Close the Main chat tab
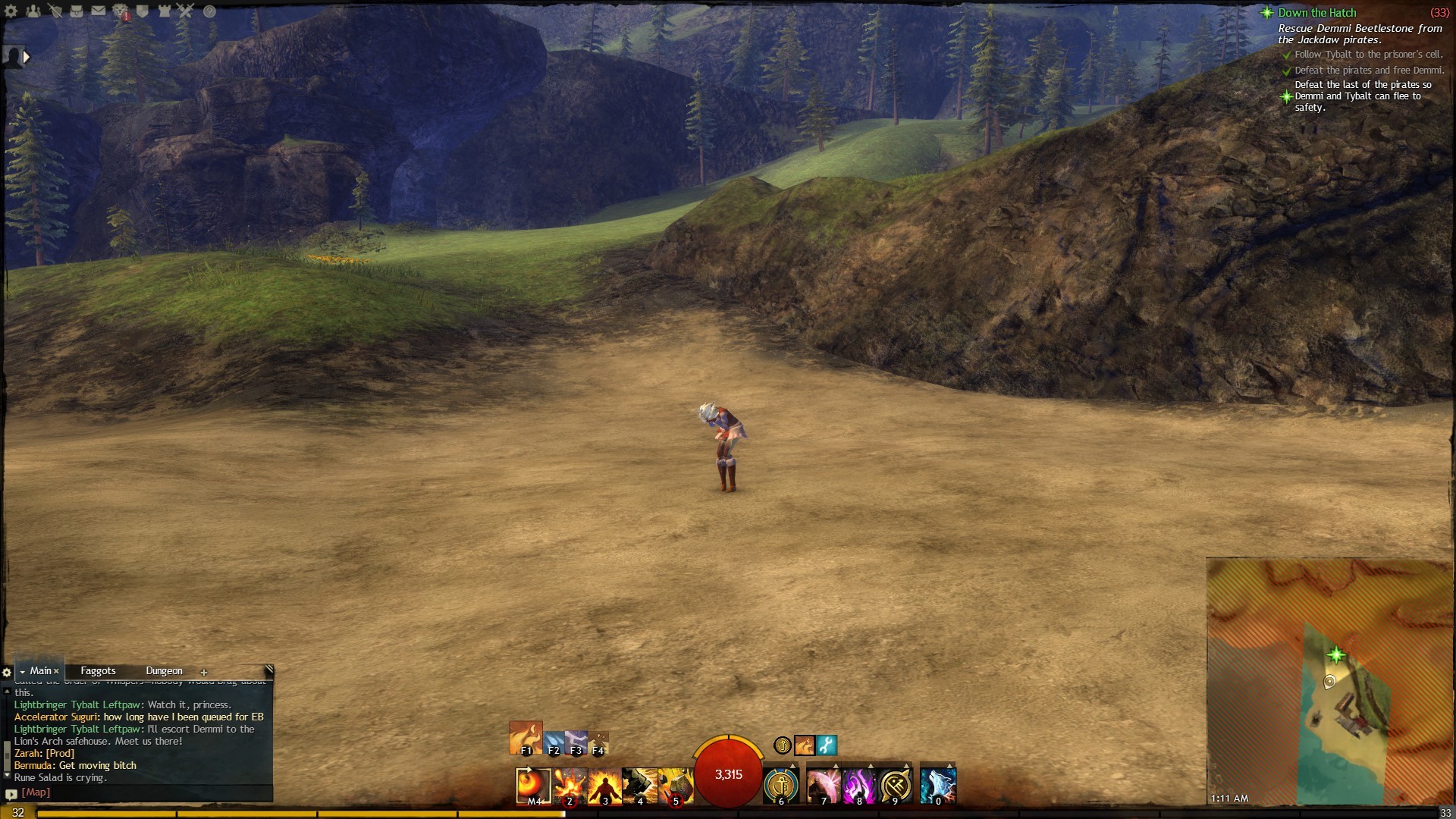Viewport: 1456px width, 819px height. (x=56, y=671)
